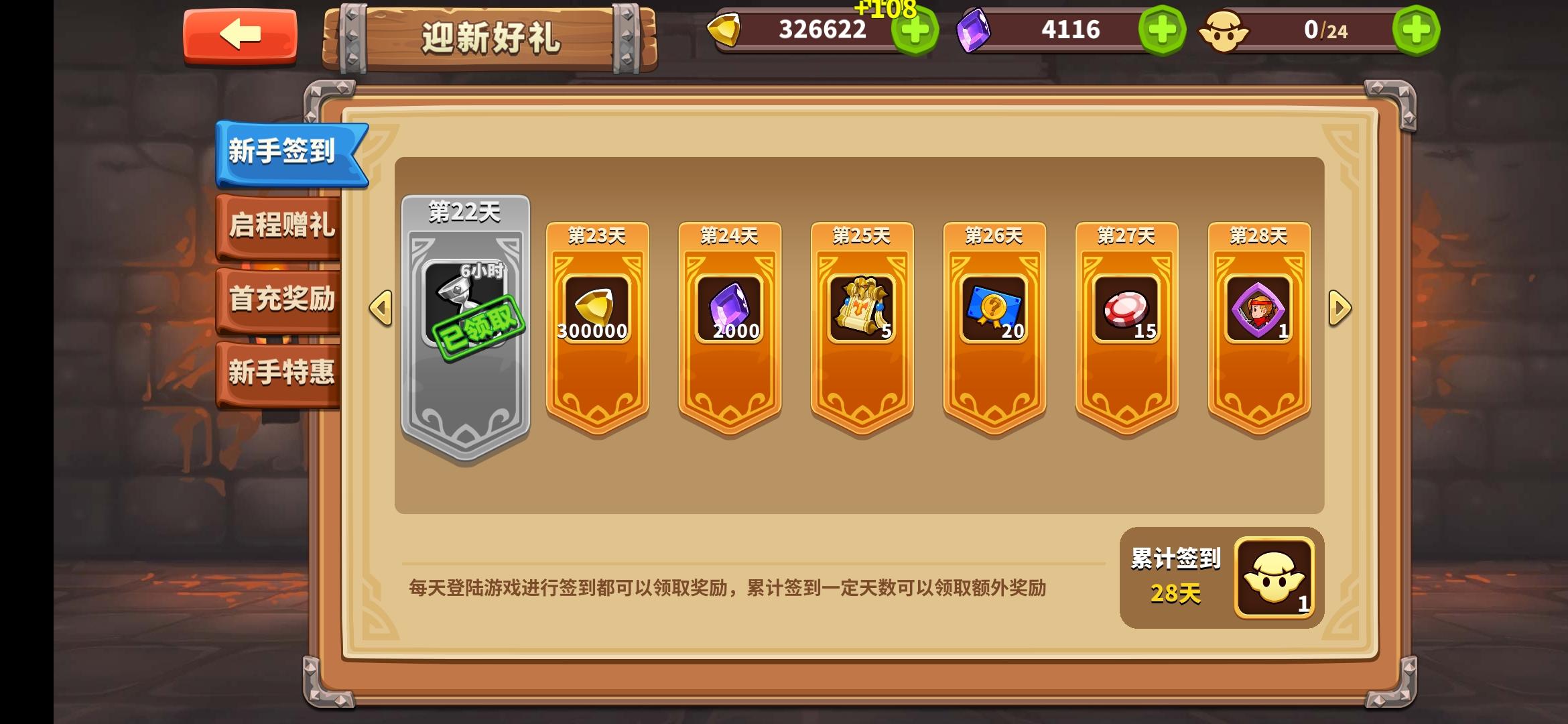Claim the 累计签到 28天 cumulative reward
Viewport: 1568px width, 724px height.
click(x=1271, y=578)
